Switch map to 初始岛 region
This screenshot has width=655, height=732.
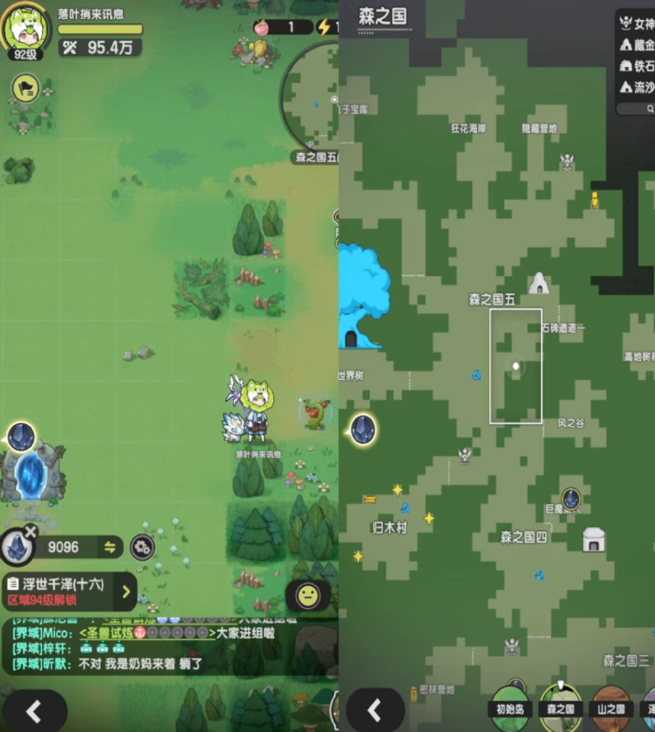click(x=510, y=704)
